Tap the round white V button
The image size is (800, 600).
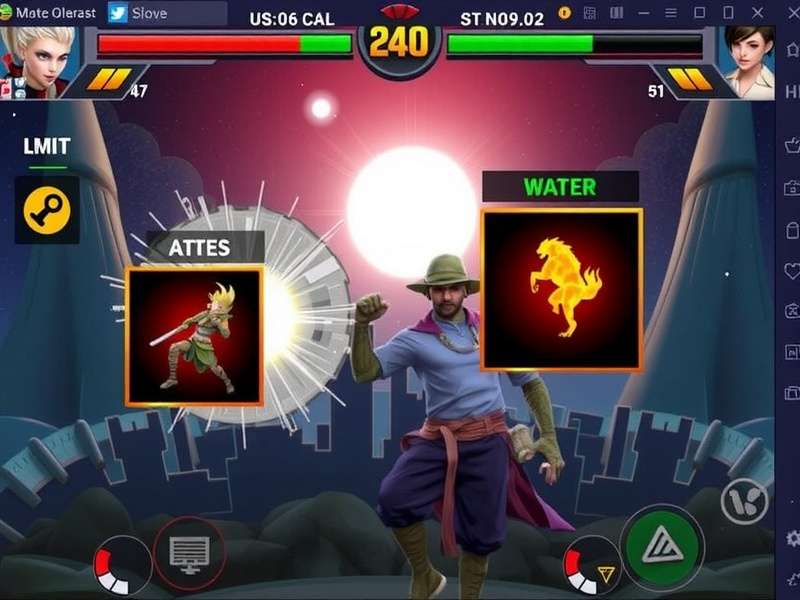click(744, 502)
